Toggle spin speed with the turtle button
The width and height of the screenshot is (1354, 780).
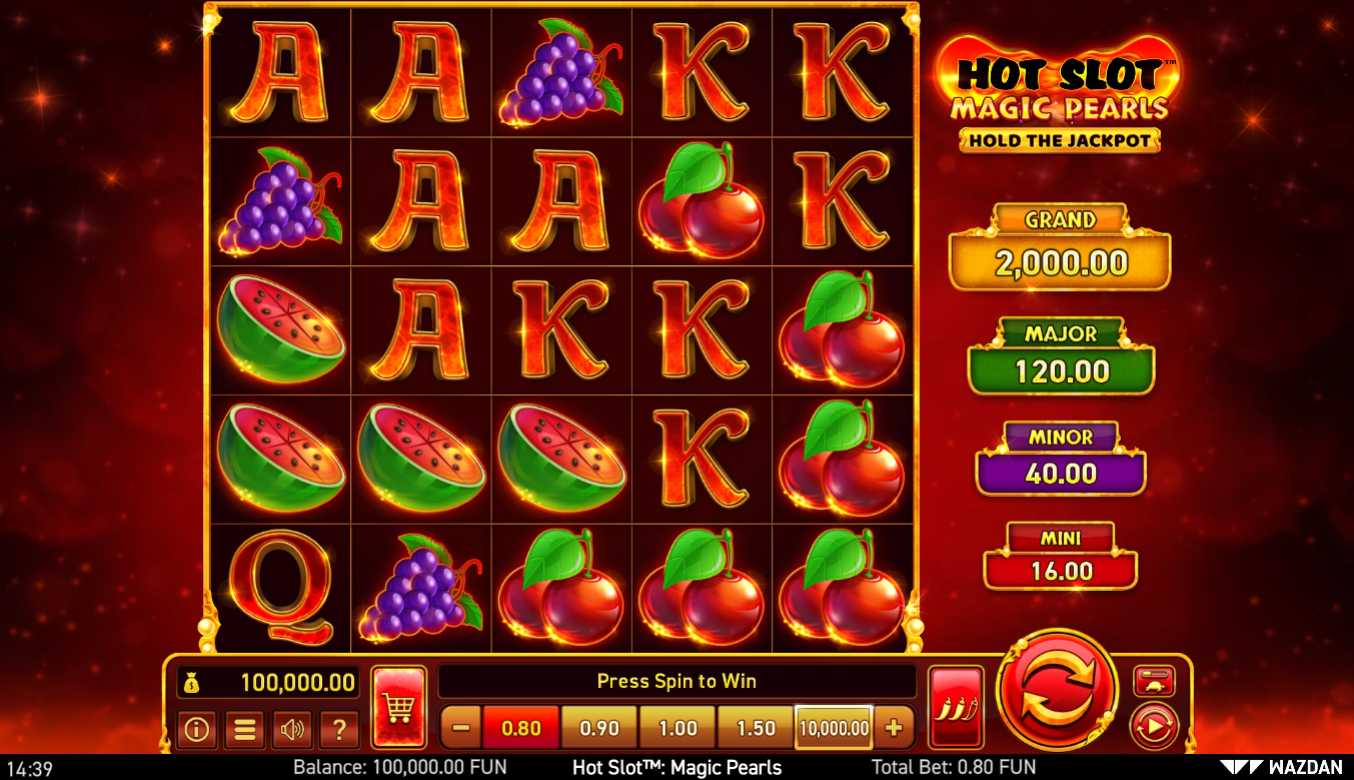1153,681
